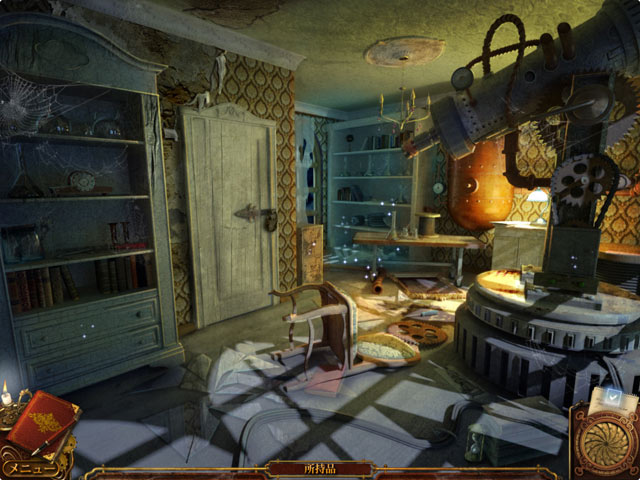Open the red journal book
640x480 pixels.
pos(43,423)
